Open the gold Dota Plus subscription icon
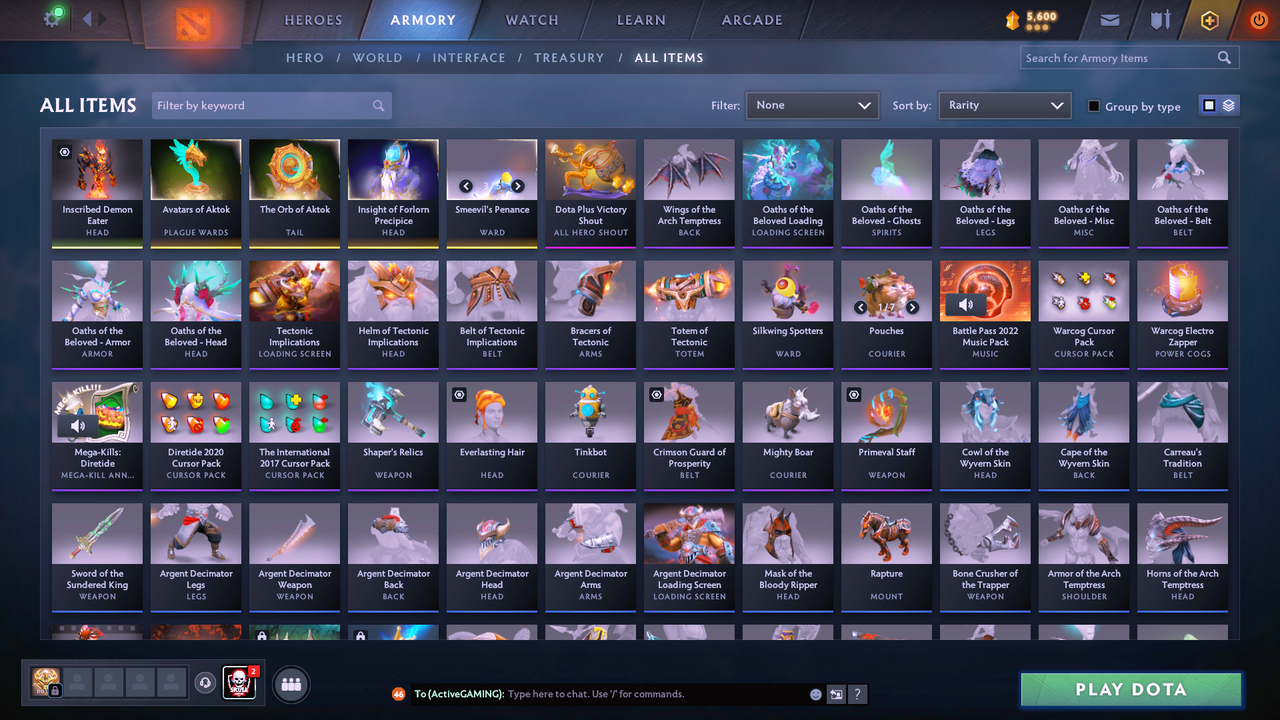This screenshot has width=1280, height=720. click(x=1208, y=20)
